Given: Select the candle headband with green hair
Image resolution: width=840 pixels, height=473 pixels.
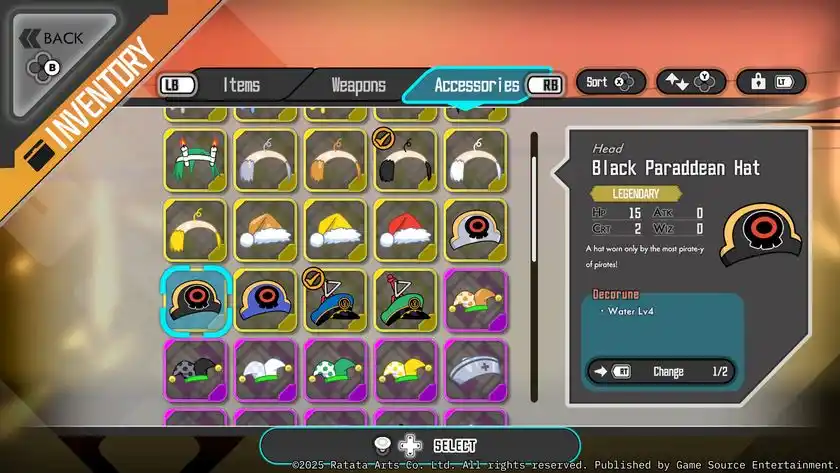Looking at the screenshot, I should pos(196,160).
